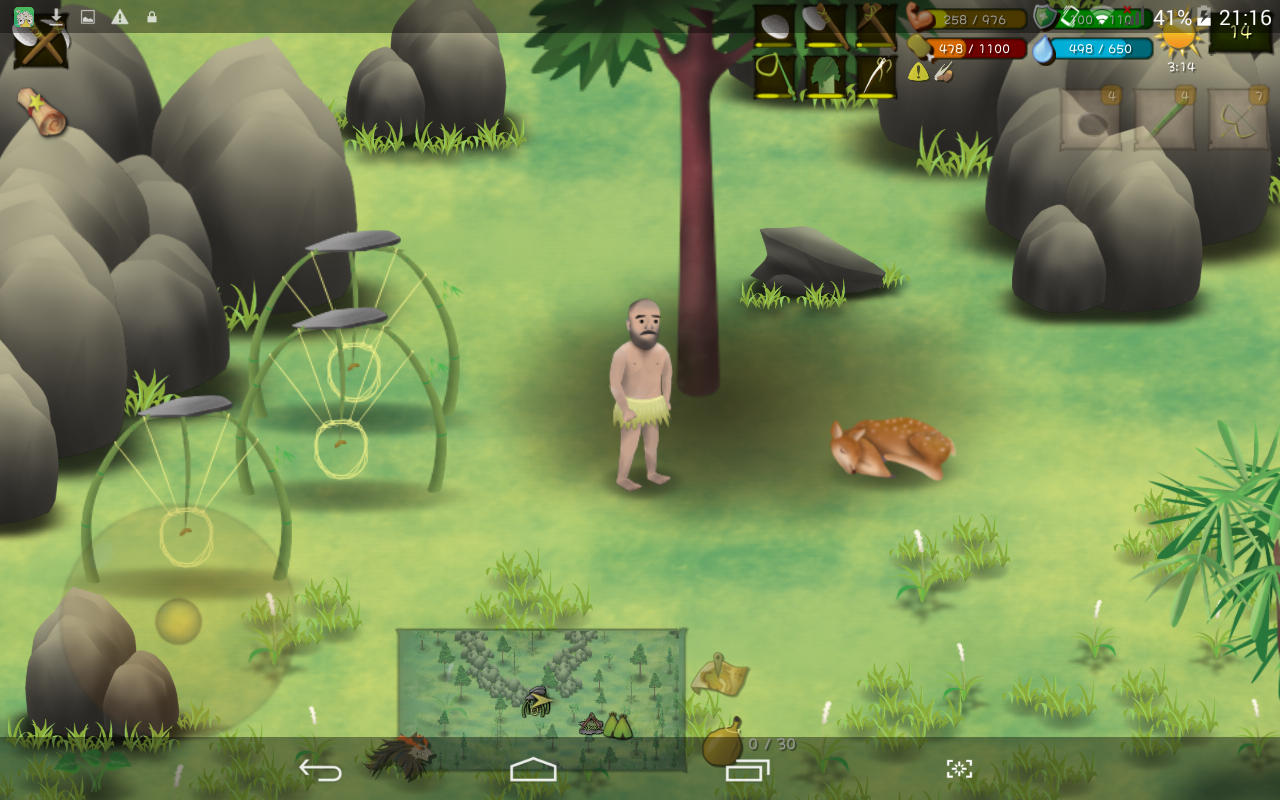The image size is (1280, 800).
Task: Choose the pit trap quick-build slot
Action: [x=1090, y=121]
